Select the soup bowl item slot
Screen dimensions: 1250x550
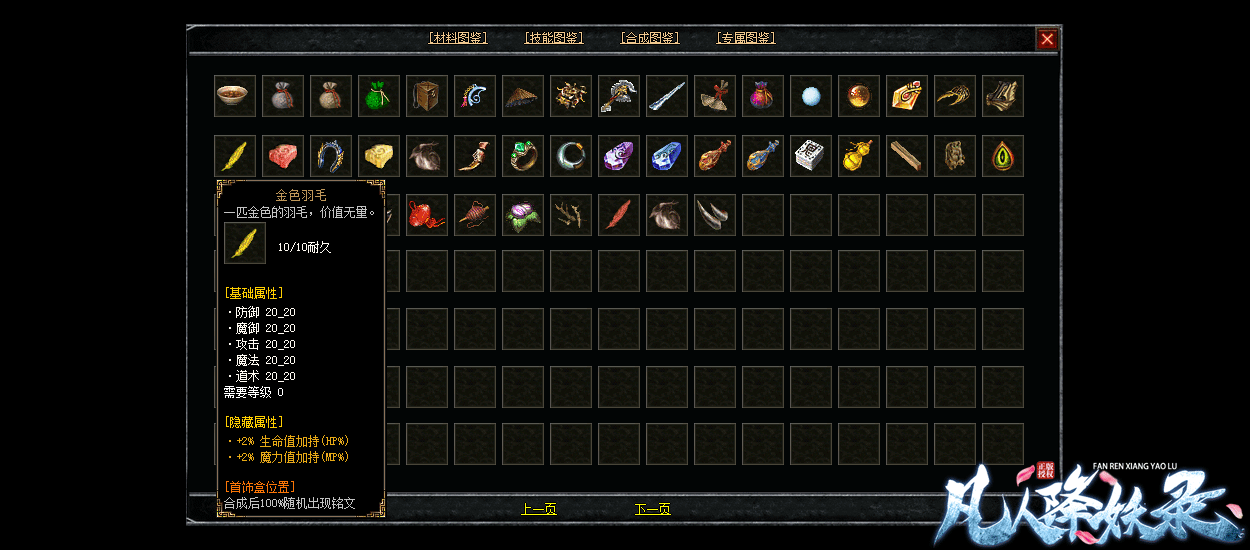pyautogui.click(x=235, y=96)
